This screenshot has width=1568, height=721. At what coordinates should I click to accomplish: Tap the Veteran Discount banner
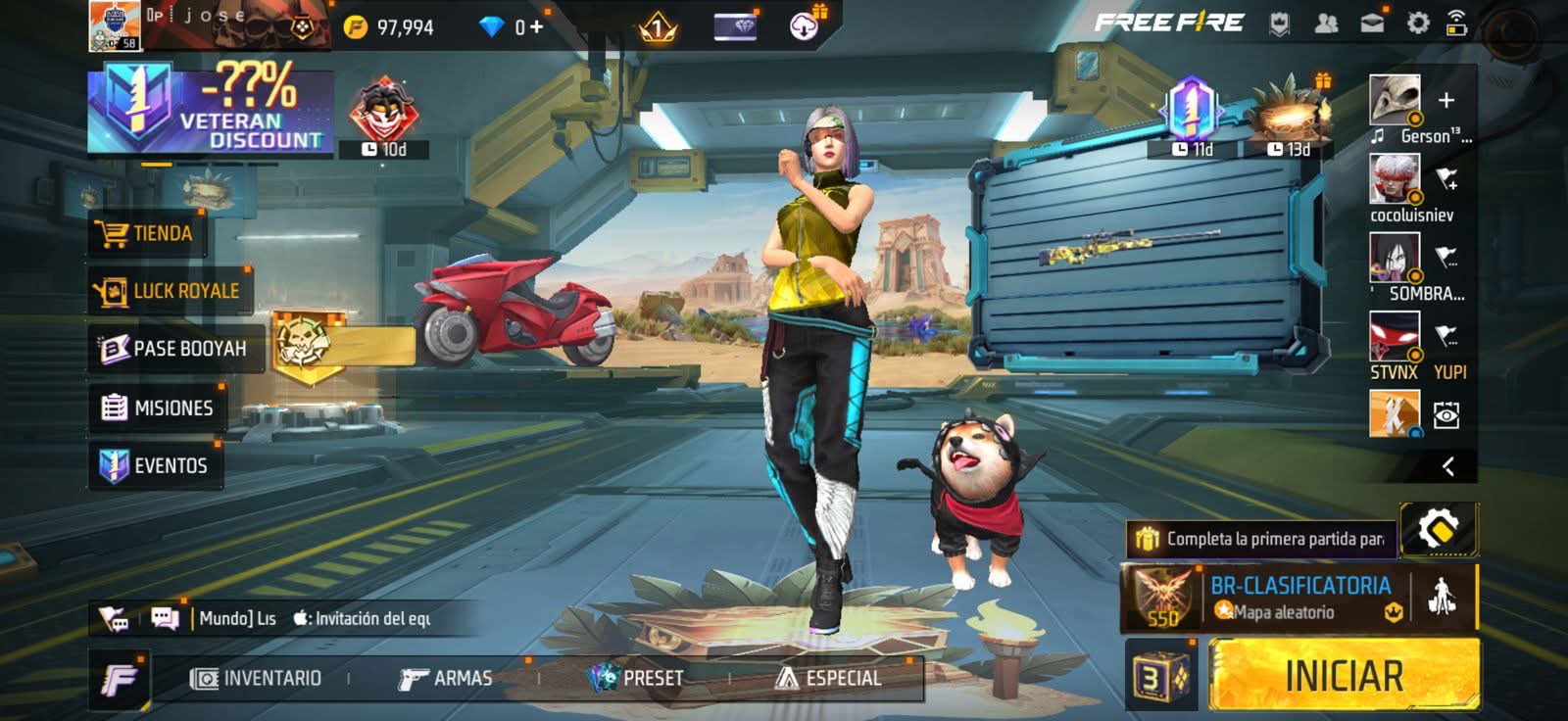[210, 109]
